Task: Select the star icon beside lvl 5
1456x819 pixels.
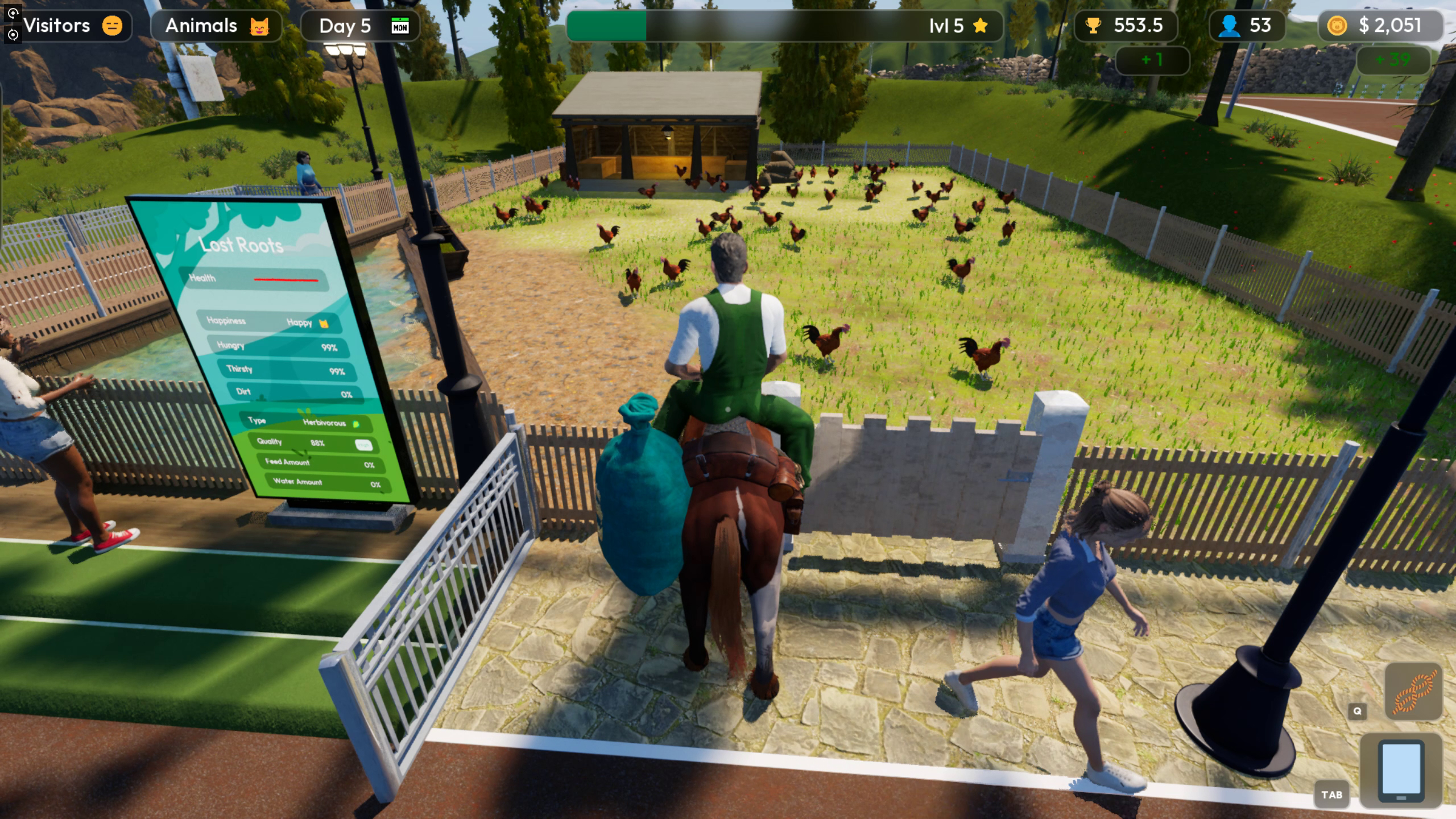Action: pyautogui.click(x=980, y=25)
